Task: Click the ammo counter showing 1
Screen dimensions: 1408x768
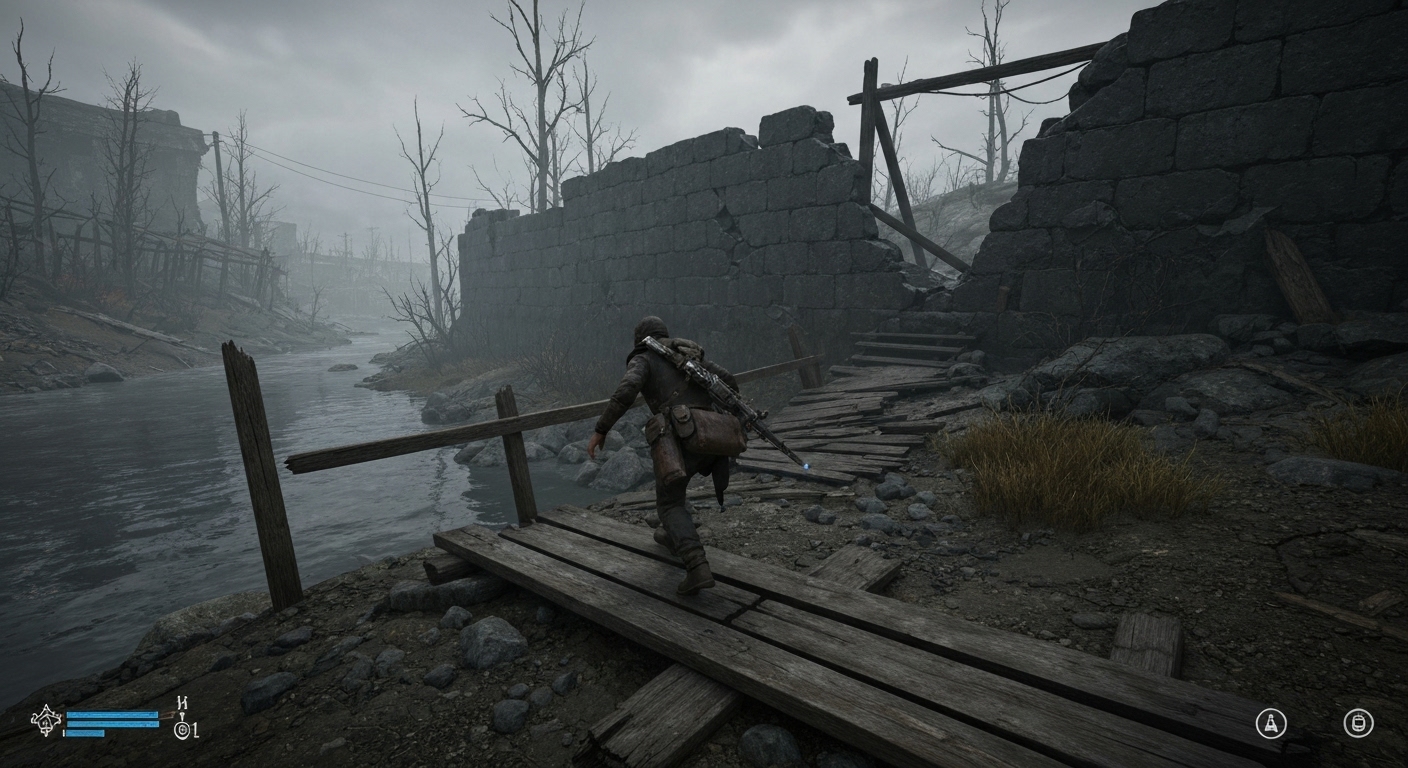Action: (188, 729)
